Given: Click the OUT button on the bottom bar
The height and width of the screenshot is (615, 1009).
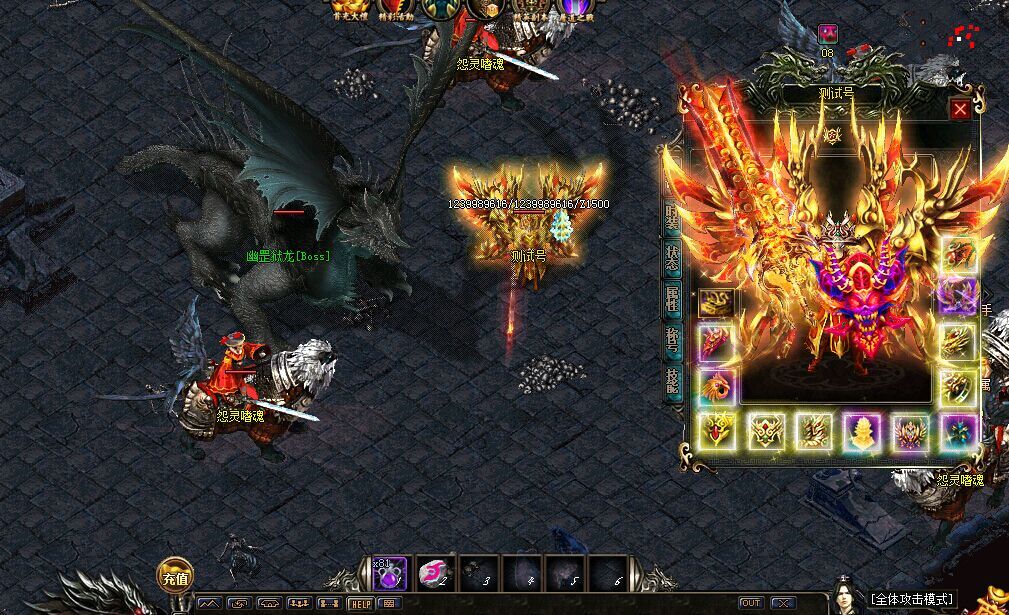Looking at the screenshot, I should pos(750,603).
